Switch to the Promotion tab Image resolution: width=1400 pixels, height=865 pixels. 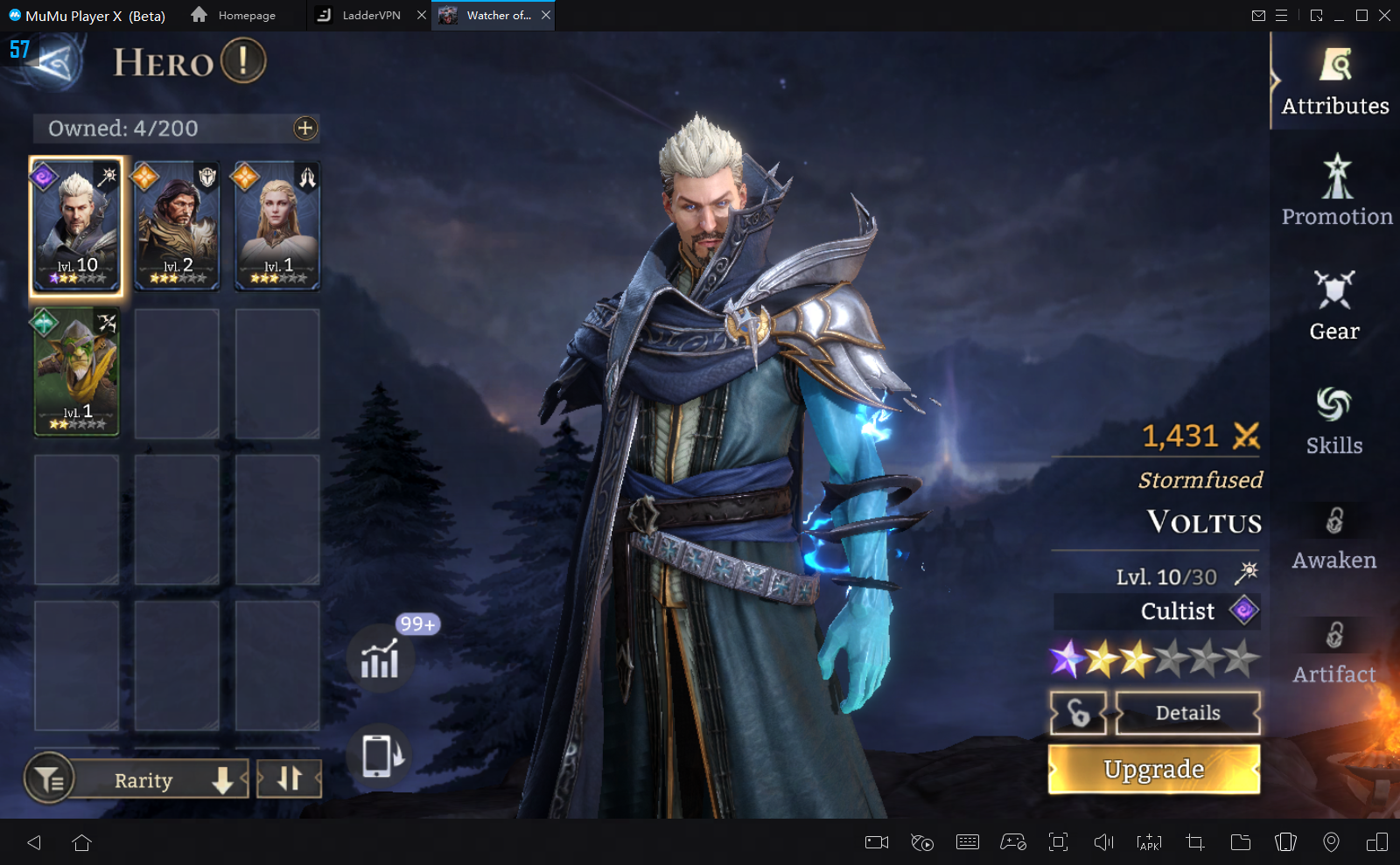pos(1336,192)
